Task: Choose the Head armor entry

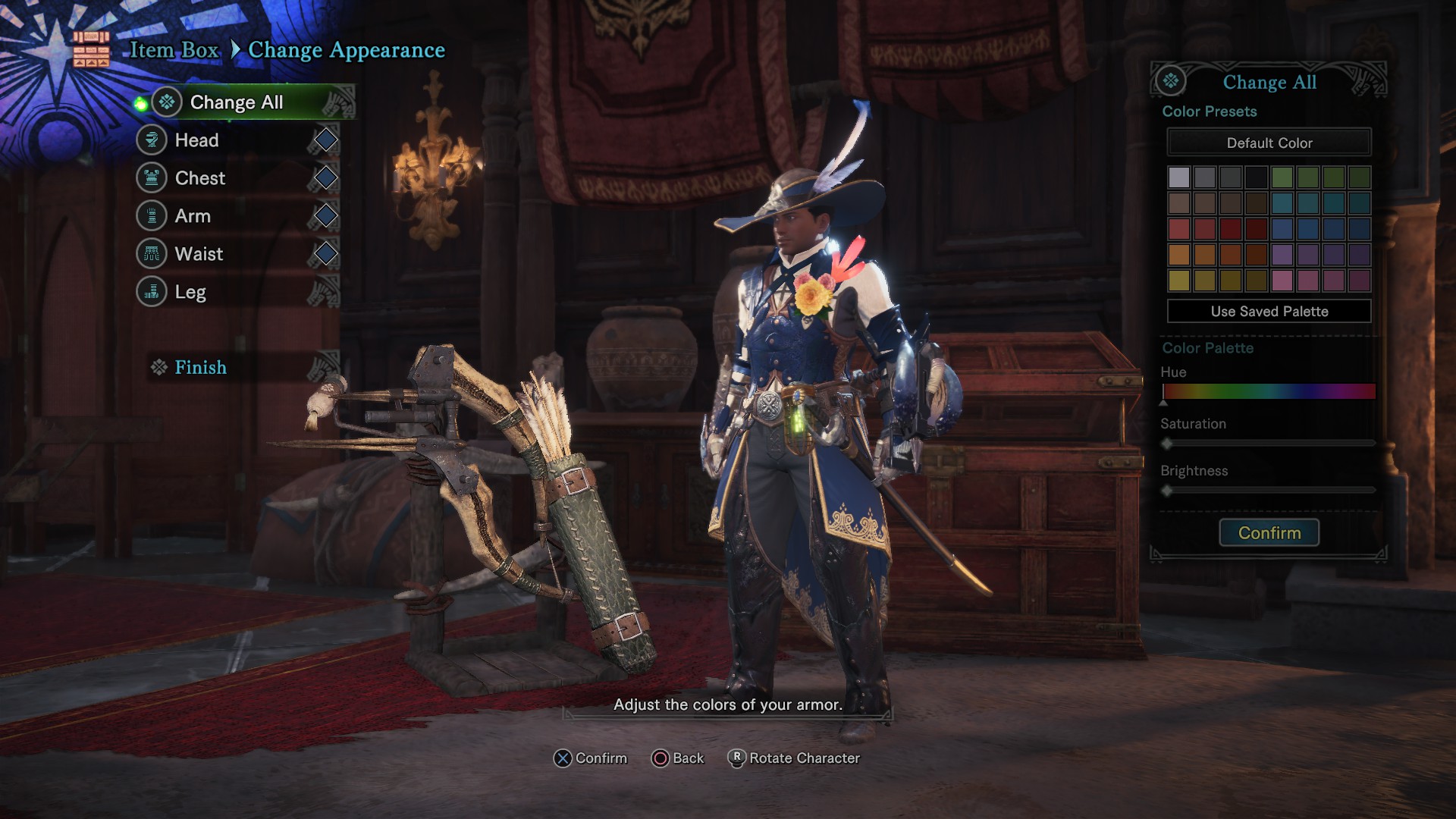Action: pyautogui.click(x=196, y=140)
